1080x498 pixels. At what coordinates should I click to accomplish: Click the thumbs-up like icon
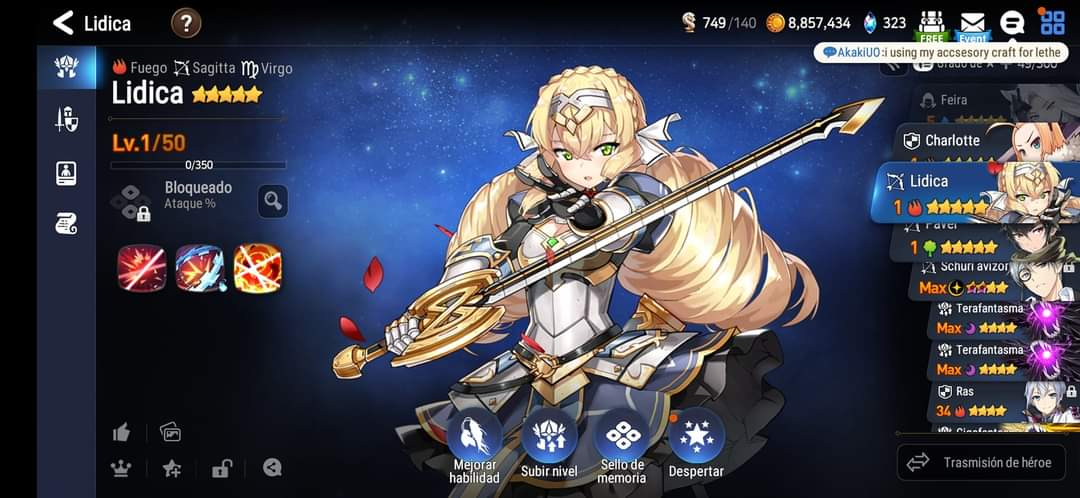click(122, 432)
